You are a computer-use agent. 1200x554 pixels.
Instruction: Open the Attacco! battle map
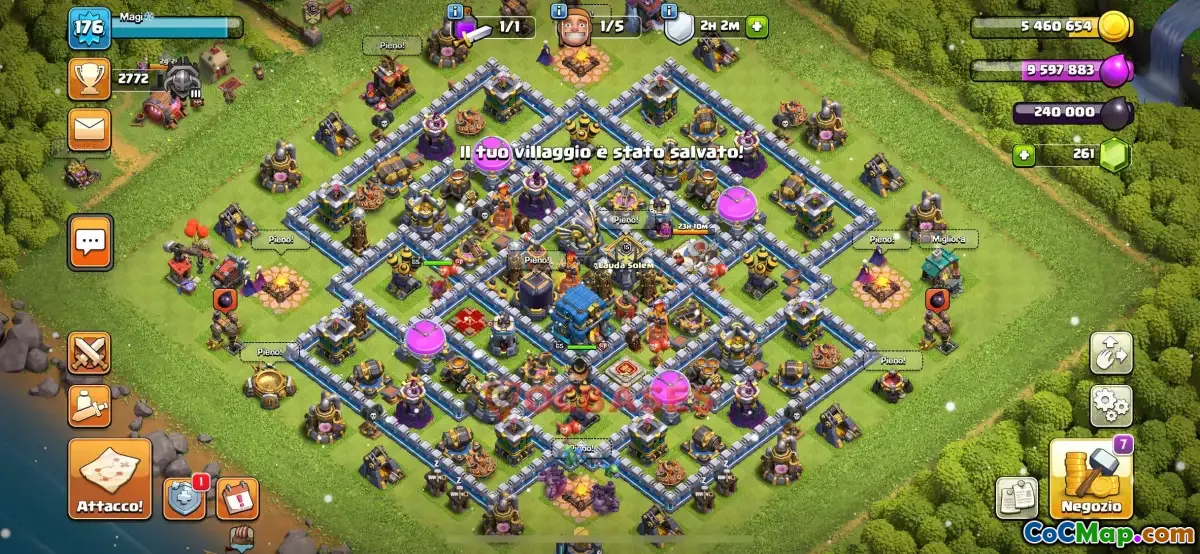click(109, 478)
